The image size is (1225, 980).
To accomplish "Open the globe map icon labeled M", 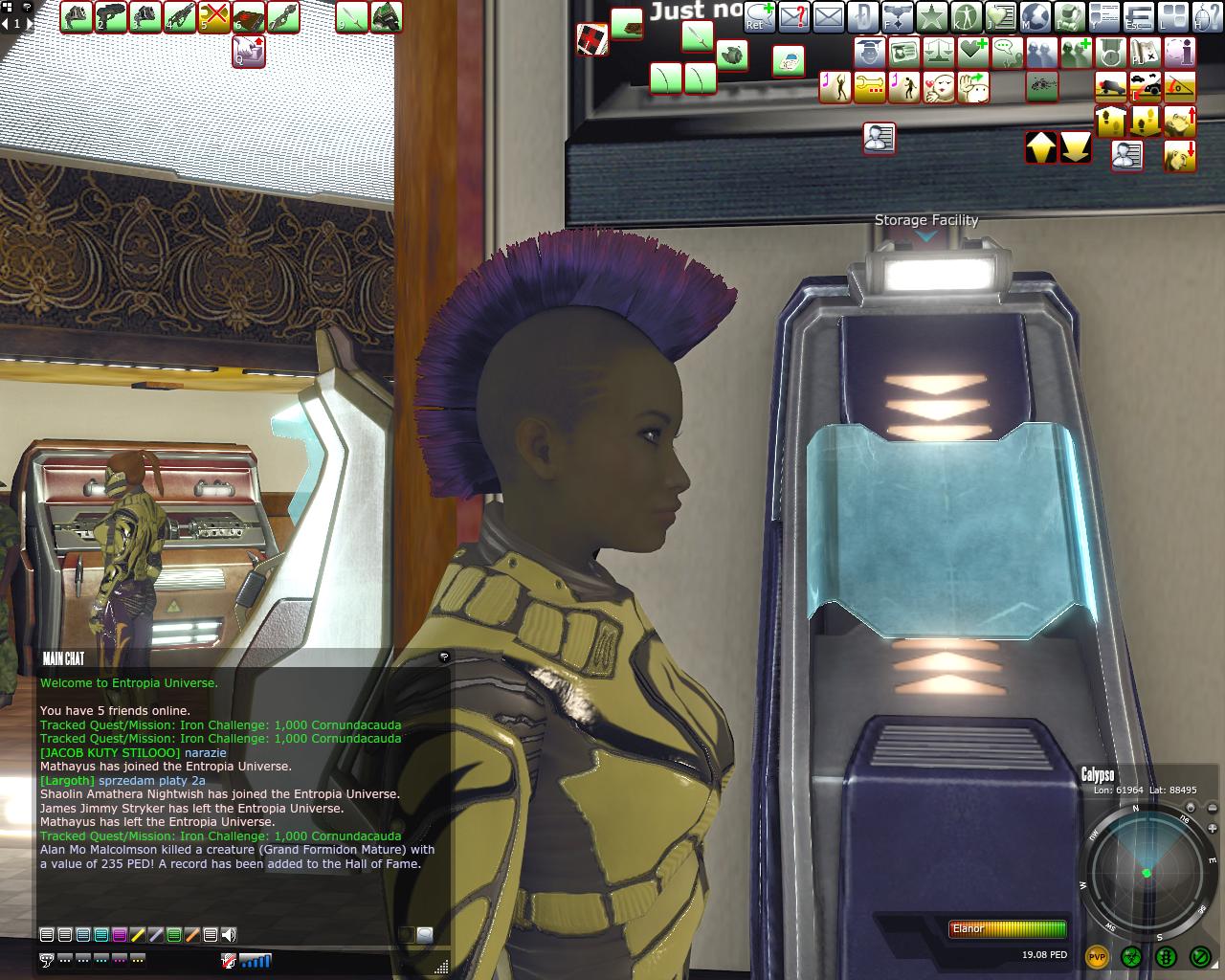I will (x=1035, y=16).
